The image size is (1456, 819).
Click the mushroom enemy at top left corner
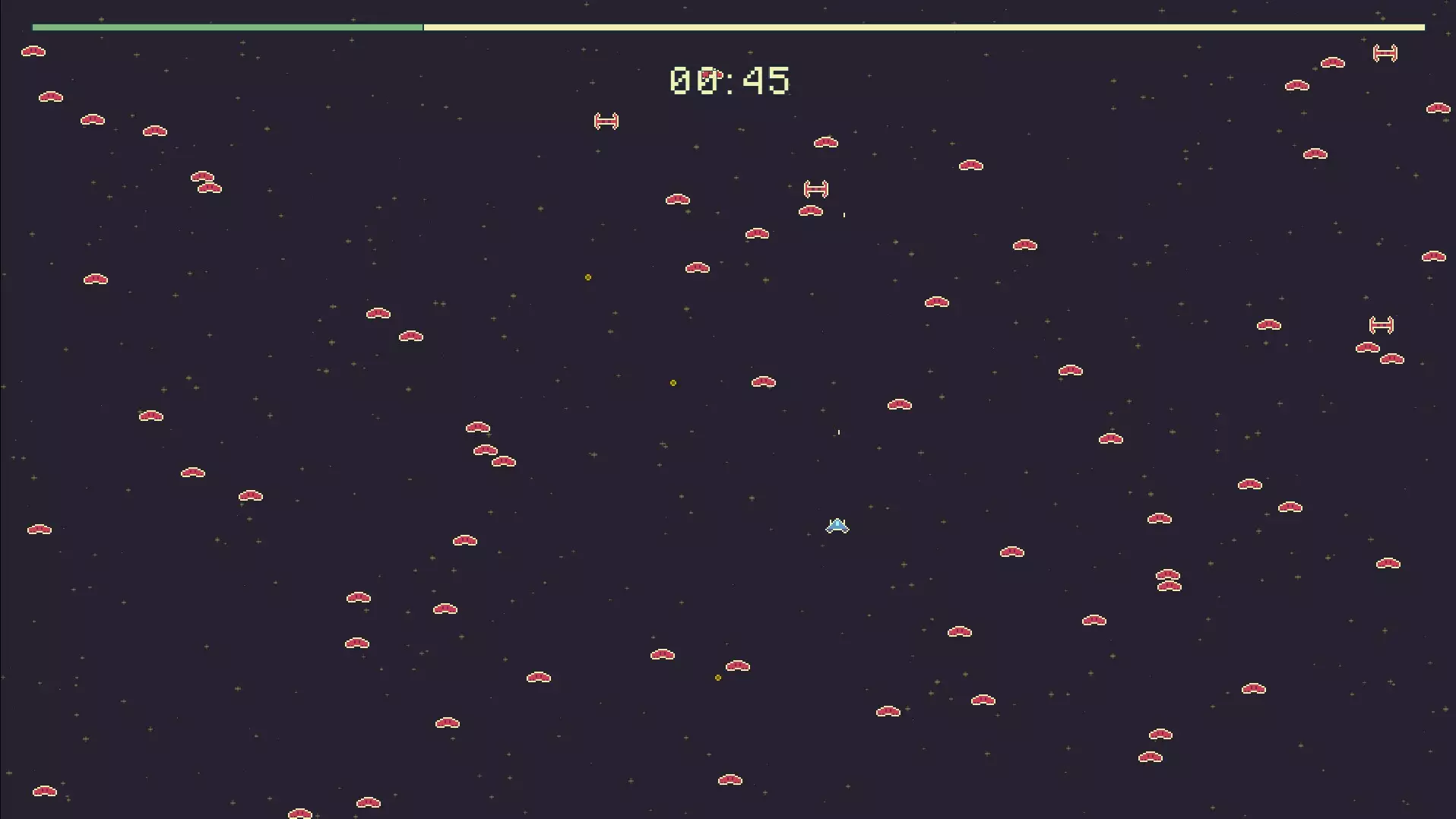coord(34,52)
